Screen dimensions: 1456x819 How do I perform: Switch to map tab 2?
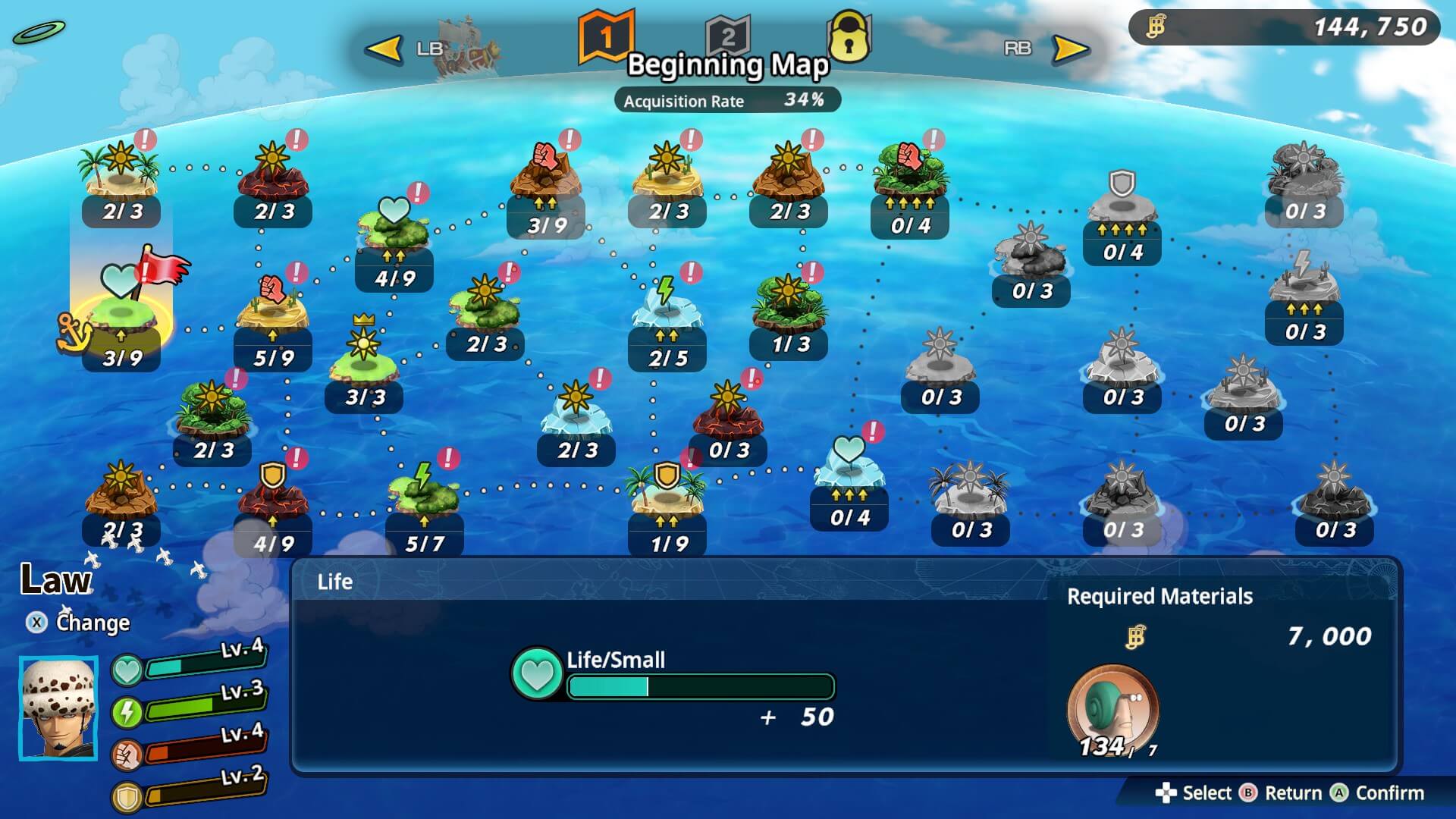point(727,36)
